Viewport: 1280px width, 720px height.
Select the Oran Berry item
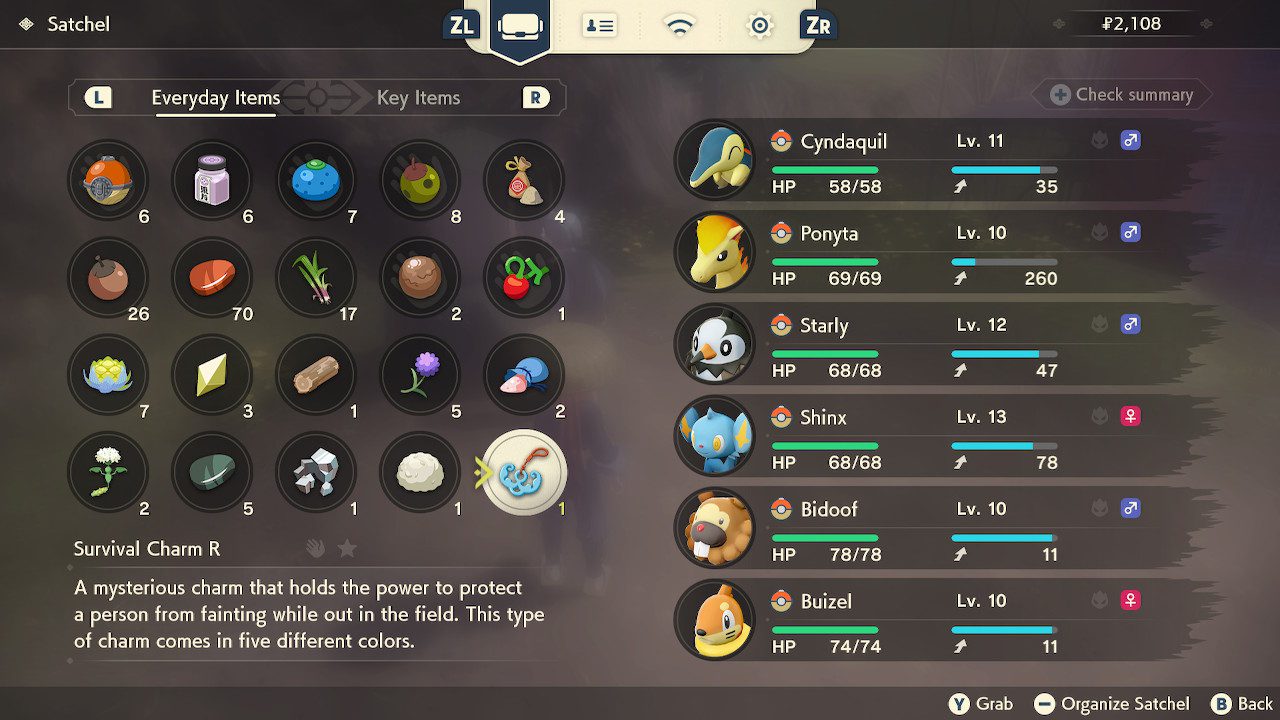(x=316, y=180)
